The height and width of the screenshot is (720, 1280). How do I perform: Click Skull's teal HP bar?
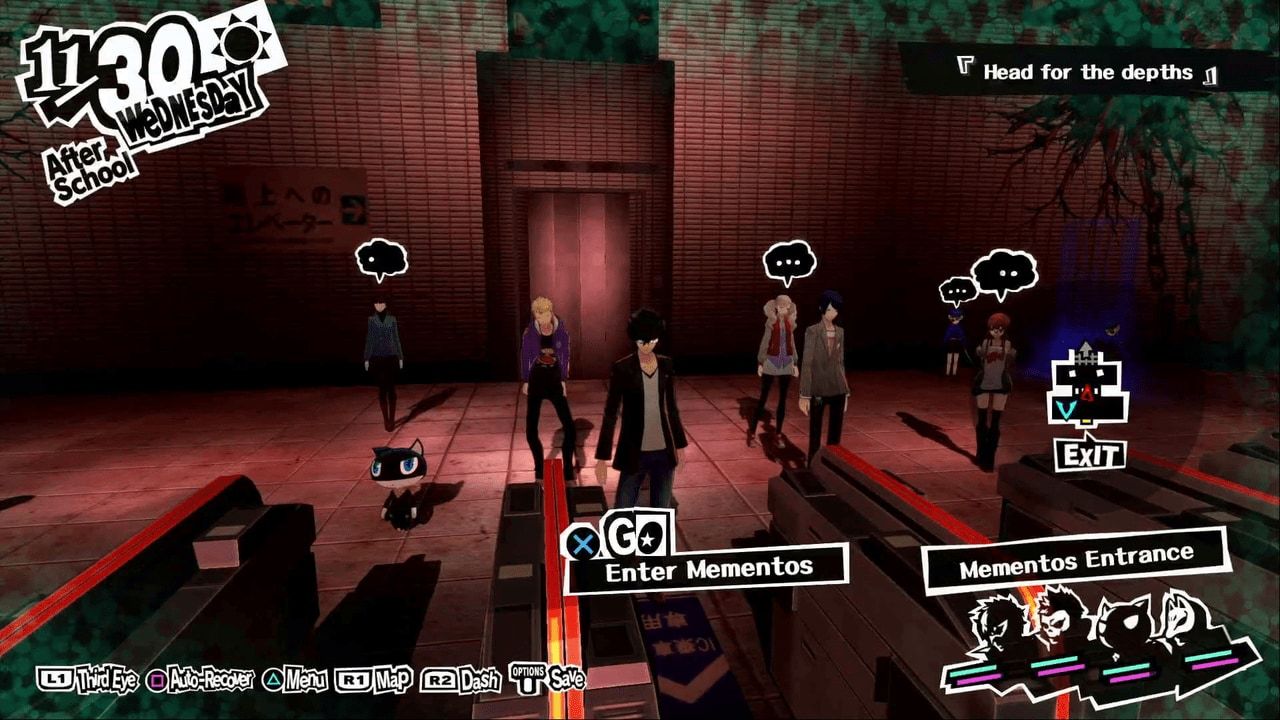1054,660
